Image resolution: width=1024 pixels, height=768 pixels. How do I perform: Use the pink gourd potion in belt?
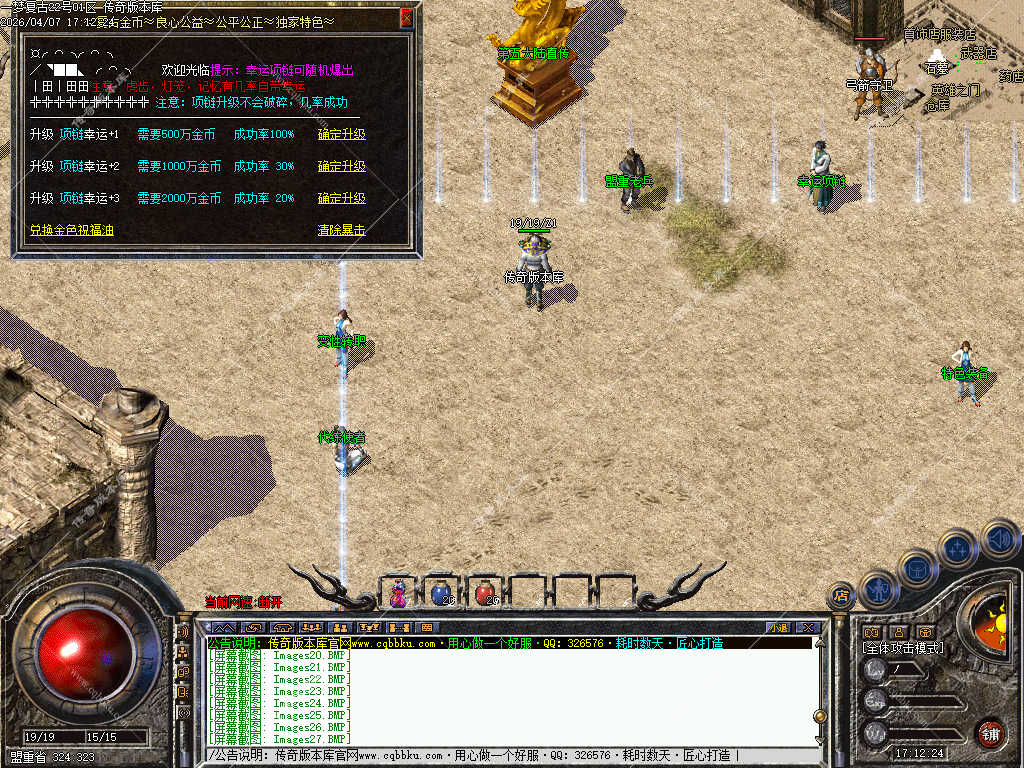pos(399,593)
